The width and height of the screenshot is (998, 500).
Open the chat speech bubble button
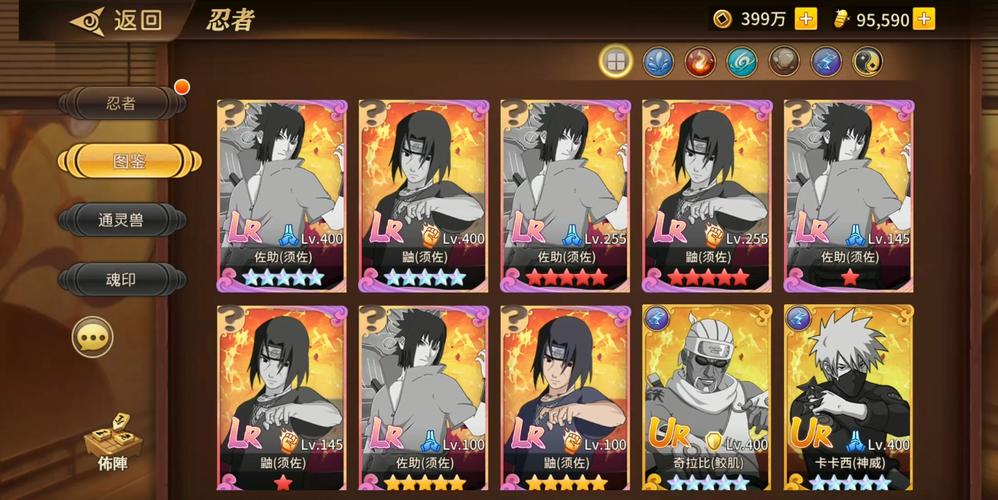[x=92, y=338]
